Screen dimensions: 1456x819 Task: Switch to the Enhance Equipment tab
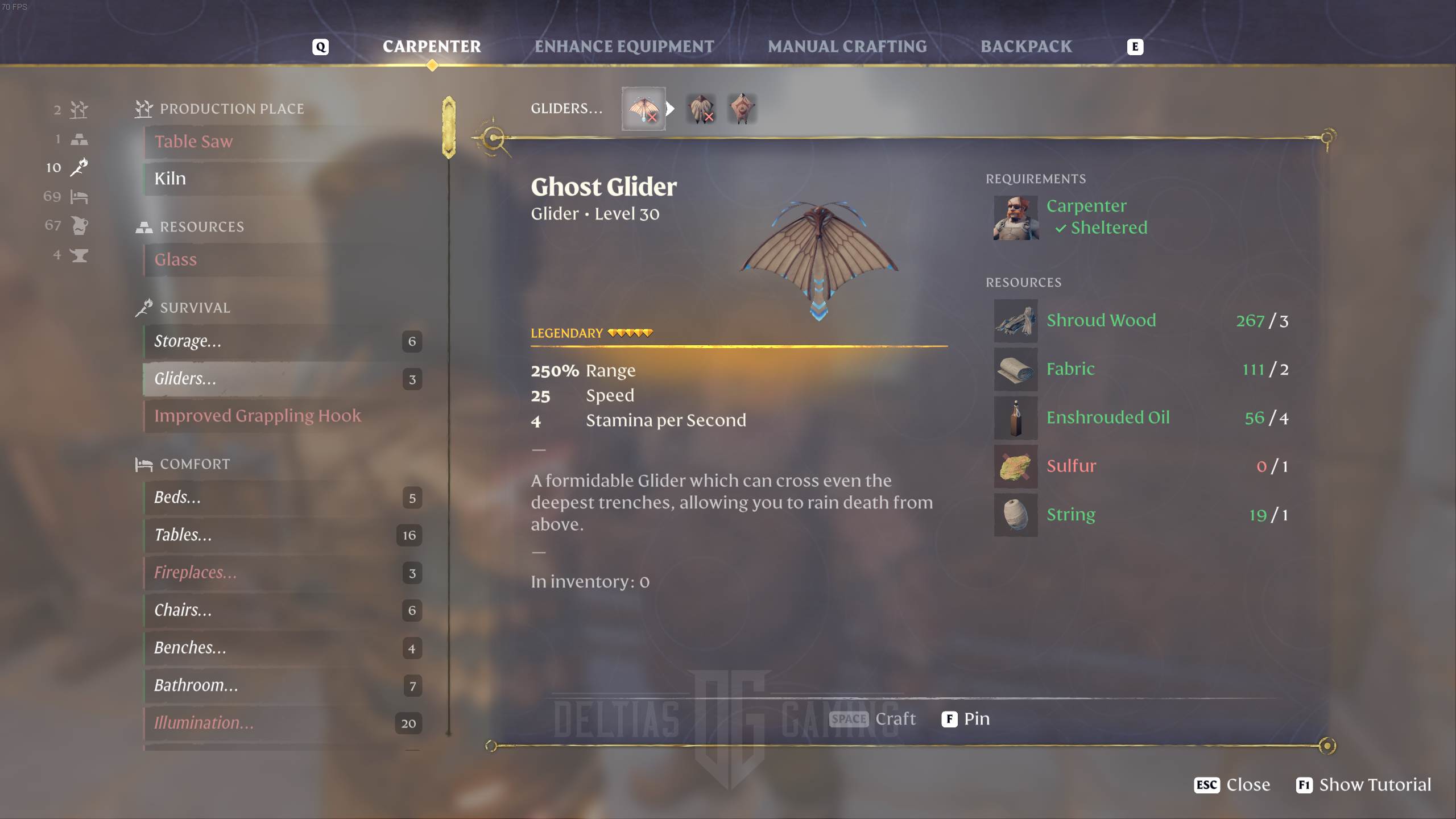point(624,47)
